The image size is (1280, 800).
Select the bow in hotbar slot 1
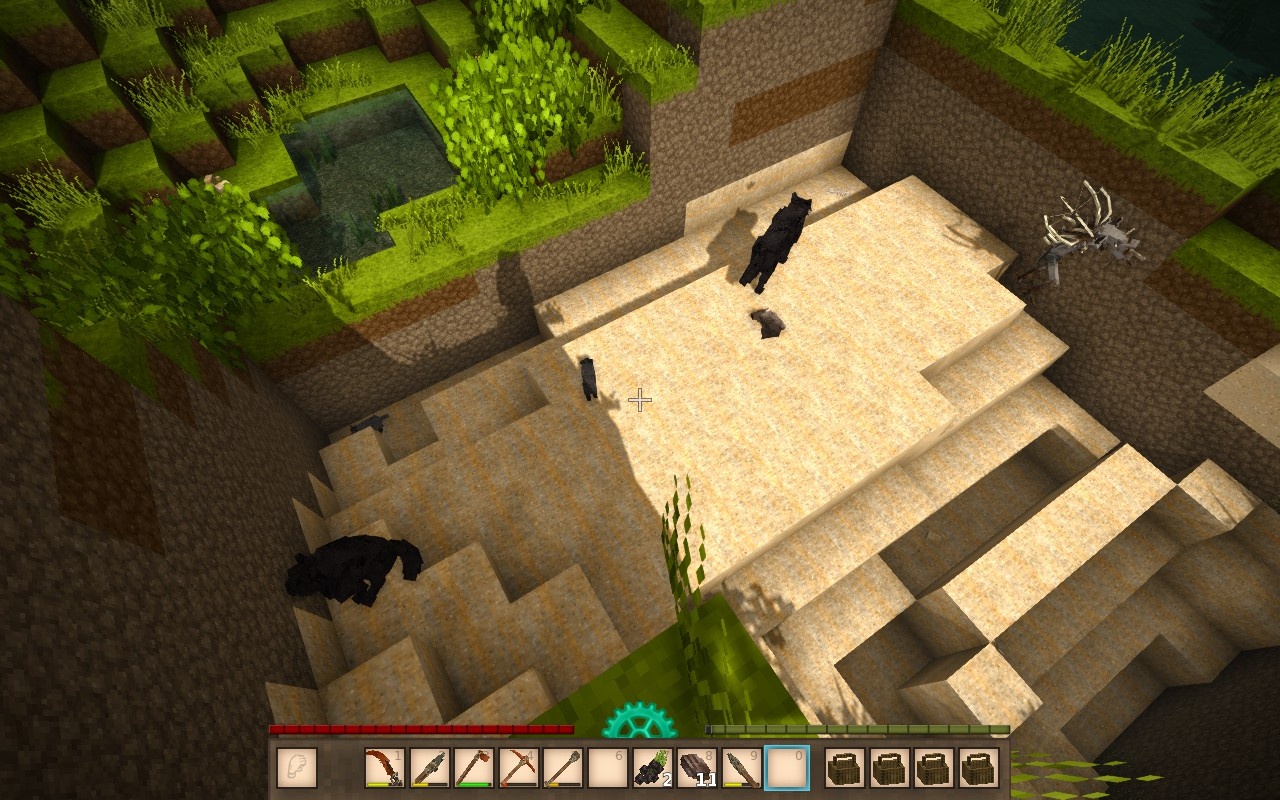click(x=384, y=768)
